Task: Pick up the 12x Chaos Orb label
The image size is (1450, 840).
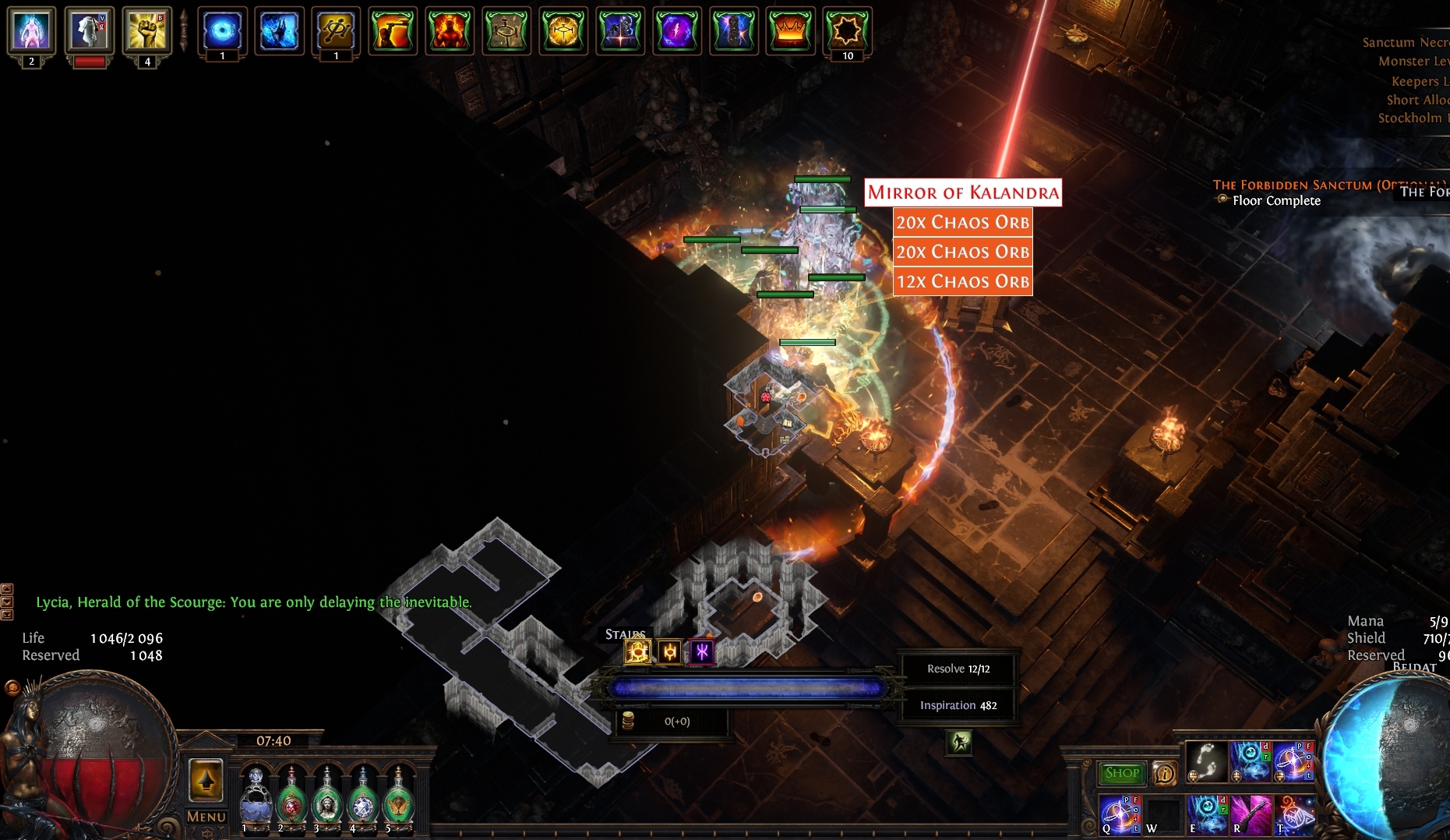Action: click(963, 281)
